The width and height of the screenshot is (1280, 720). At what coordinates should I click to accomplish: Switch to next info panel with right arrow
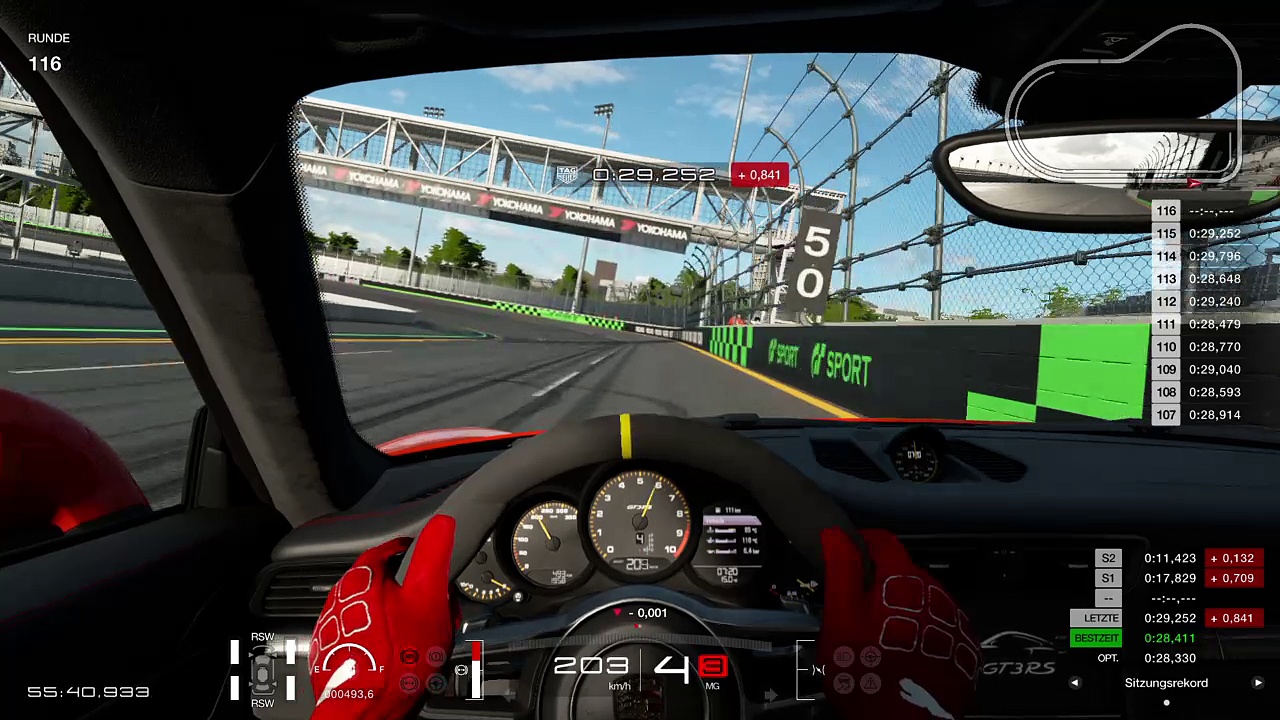(x=1258, y=683)
